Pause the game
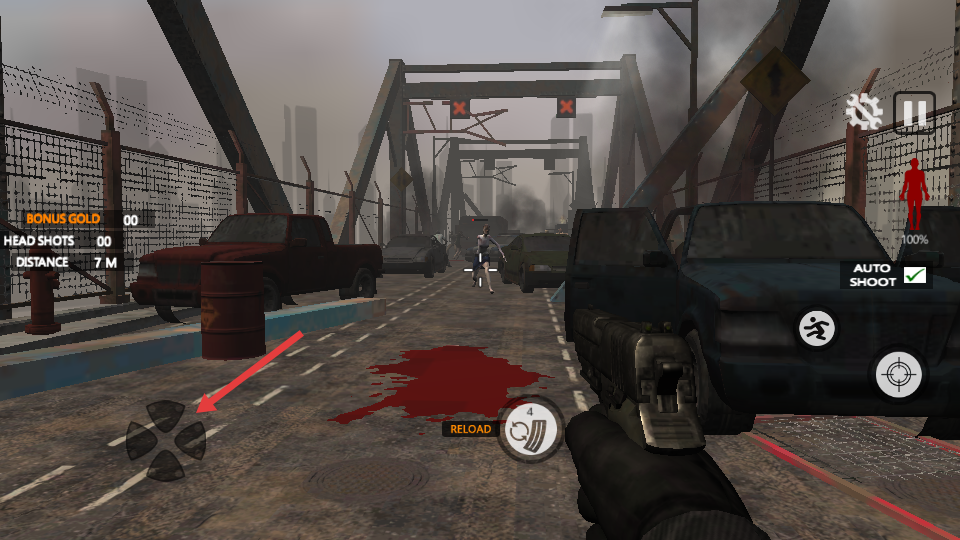The height and width of the screenshot is (540, 960). click(914, 112)
